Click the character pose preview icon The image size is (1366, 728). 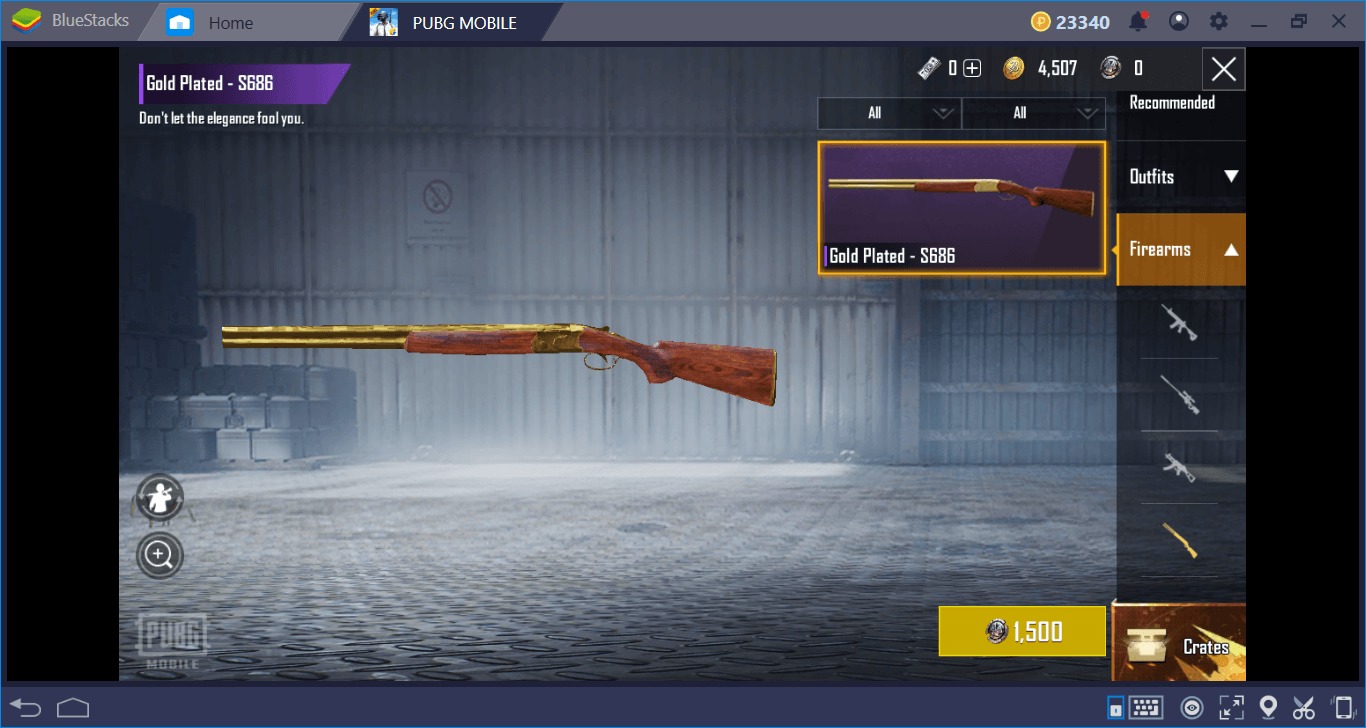159,497
